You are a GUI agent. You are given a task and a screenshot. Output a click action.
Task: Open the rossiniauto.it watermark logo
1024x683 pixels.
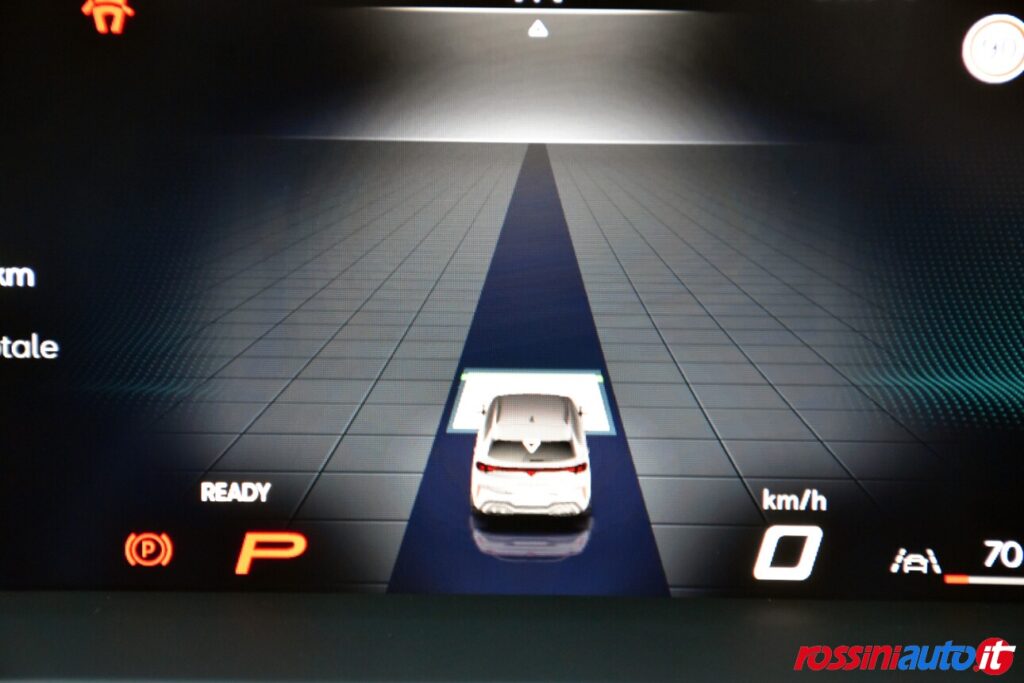pyautogui.click(x=904, y=656)
